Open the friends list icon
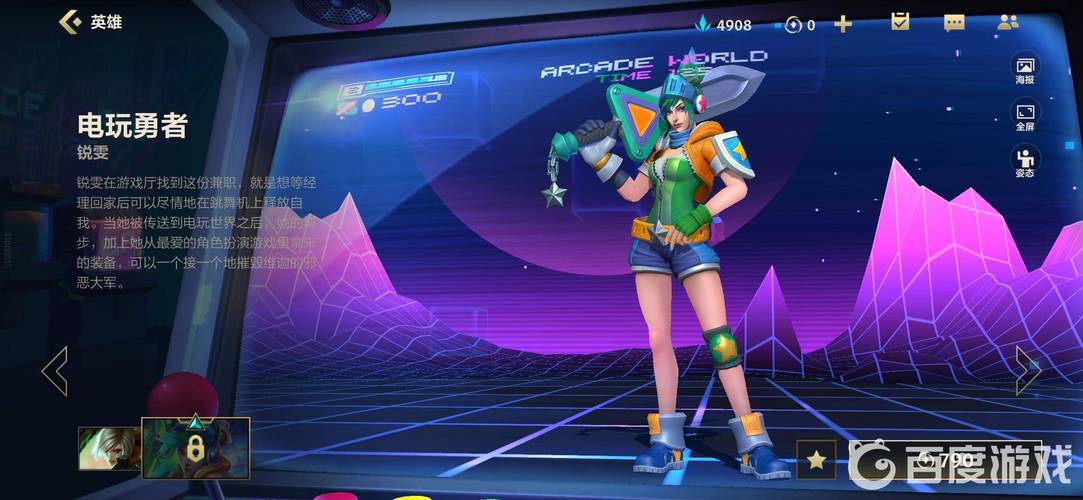1083x500 pixels. point(1008,22)
